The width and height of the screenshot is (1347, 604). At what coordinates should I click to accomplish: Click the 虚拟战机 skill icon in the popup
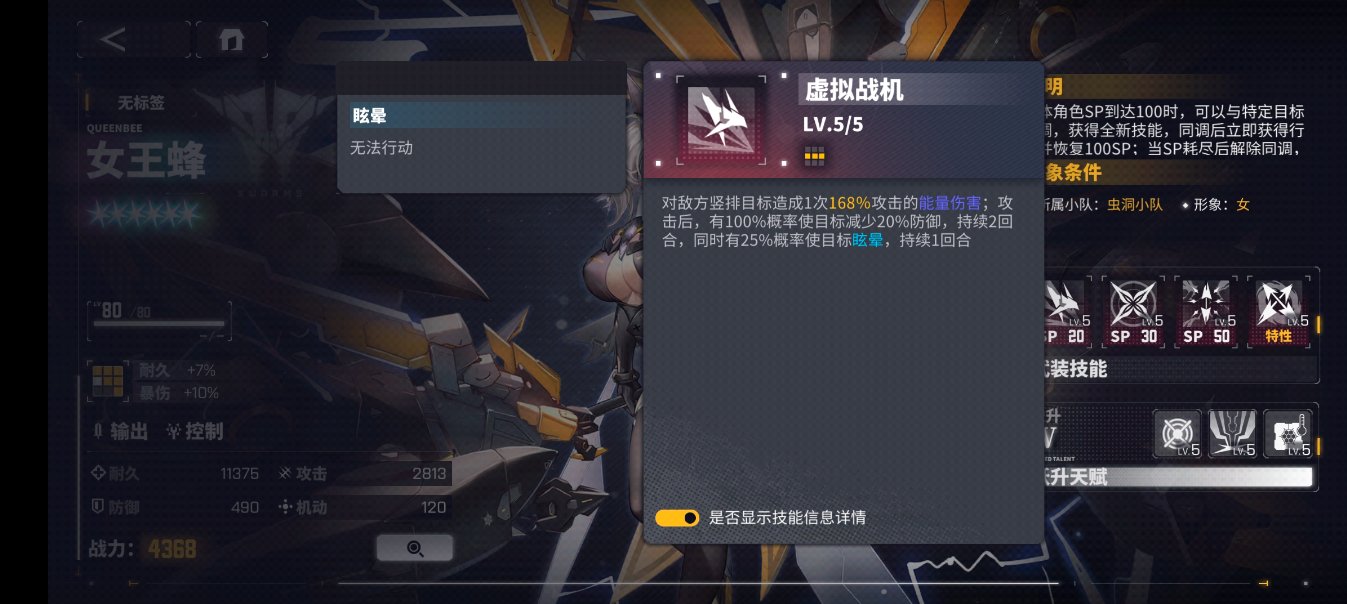point(719,118)
